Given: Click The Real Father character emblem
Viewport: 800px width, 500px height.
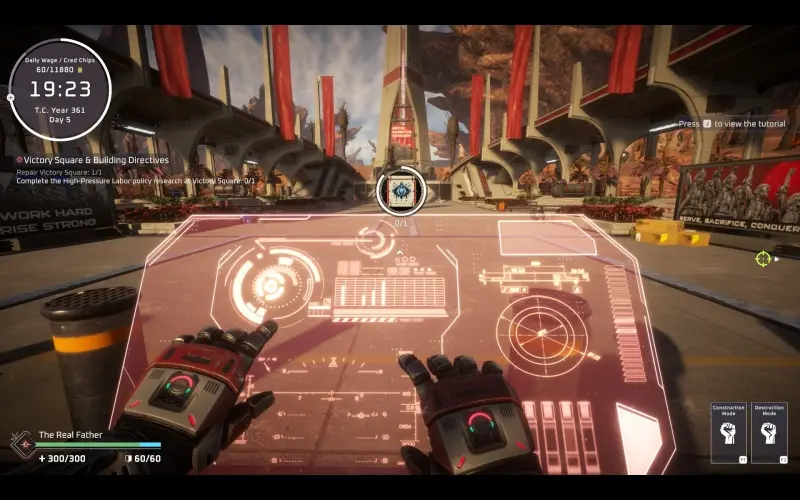Looking at the screenshot, I should 20,444.
